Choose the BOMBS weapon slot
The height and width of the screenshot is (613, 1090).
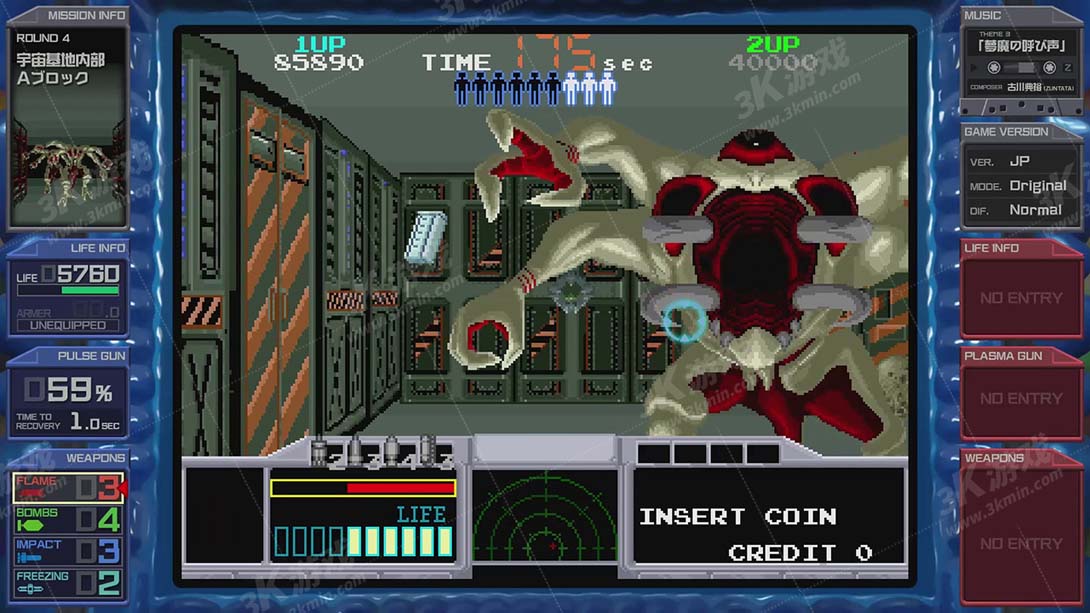(x=68, y=519)
